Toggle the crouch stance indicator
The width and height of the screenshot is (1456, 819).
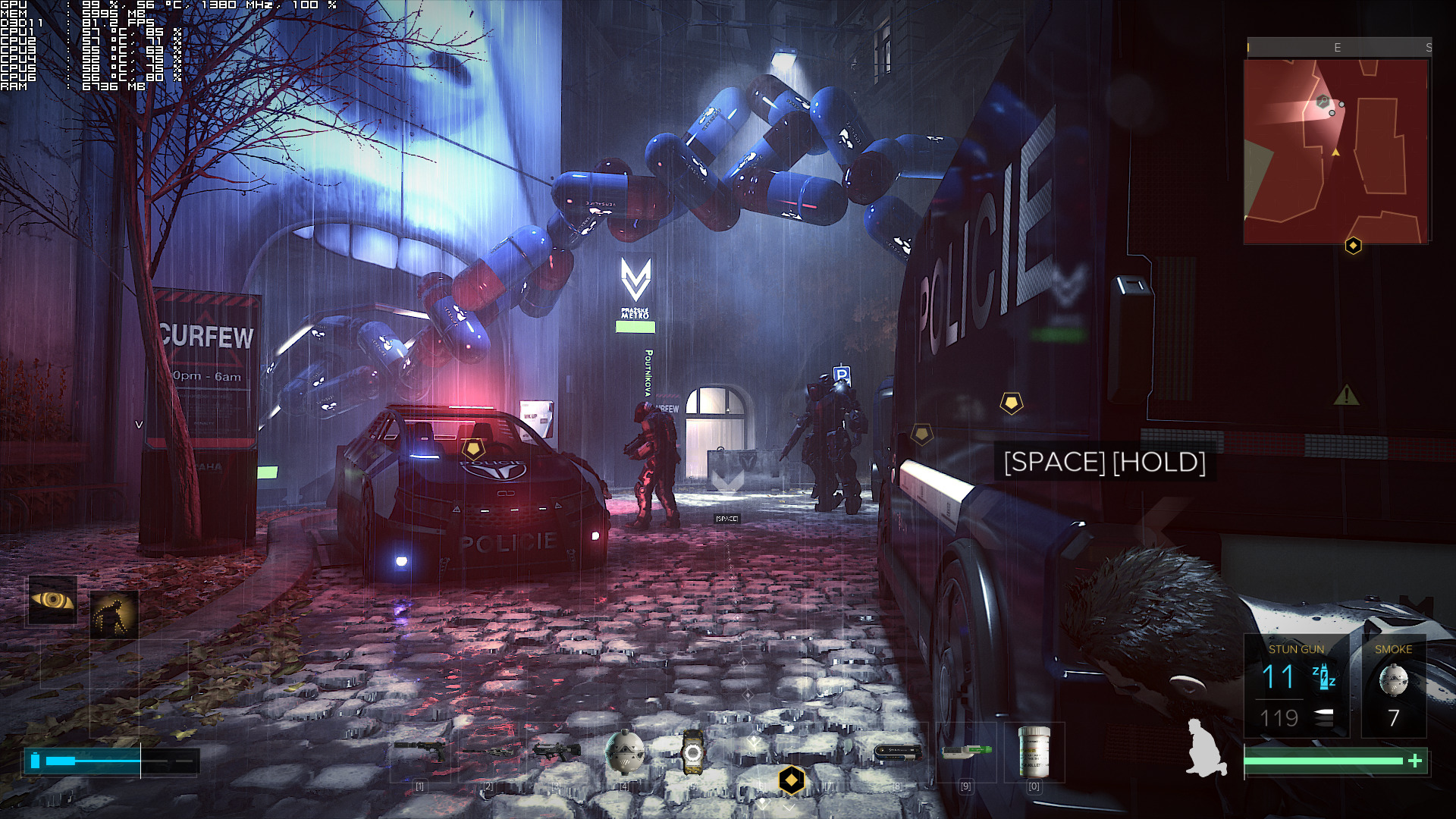(1206, 747)
